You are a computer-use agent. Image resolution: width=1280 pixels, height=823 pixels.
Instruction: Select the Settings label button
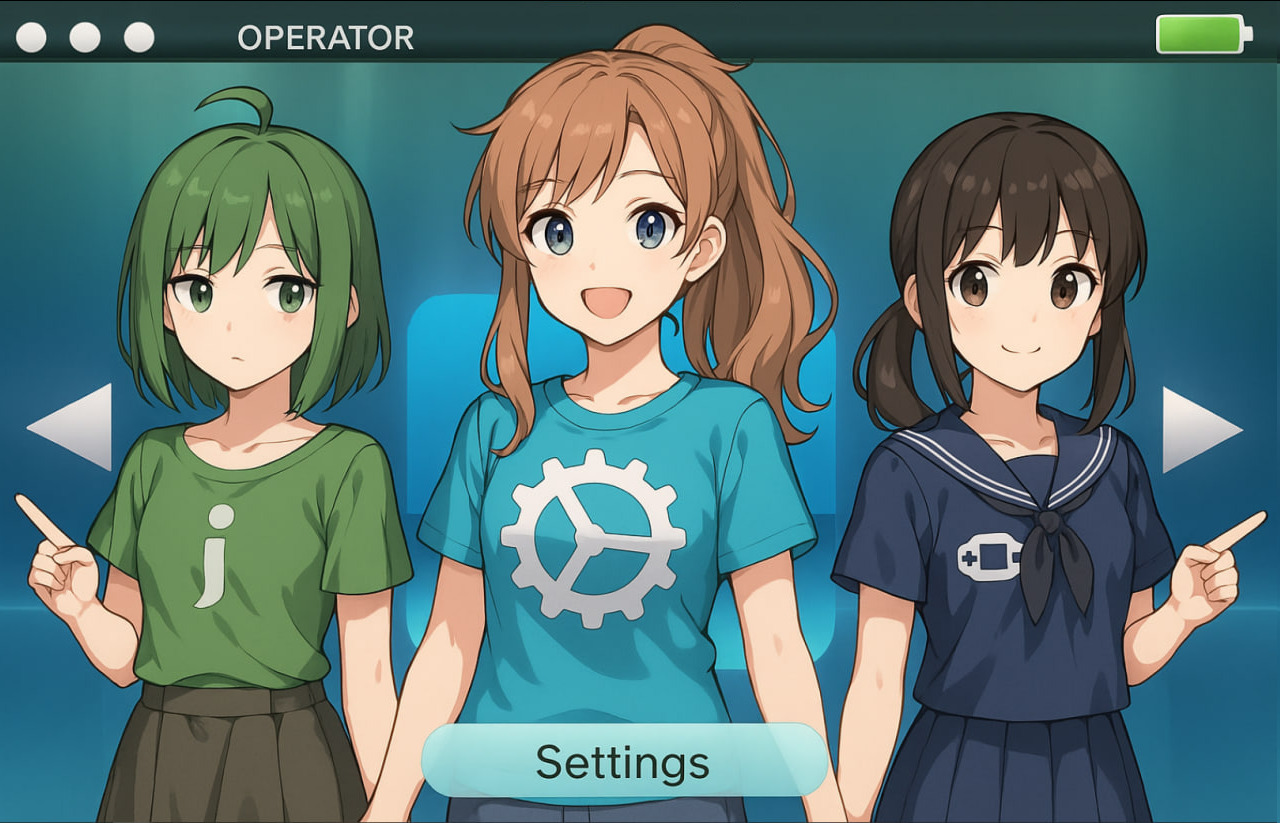coord(624,762)
